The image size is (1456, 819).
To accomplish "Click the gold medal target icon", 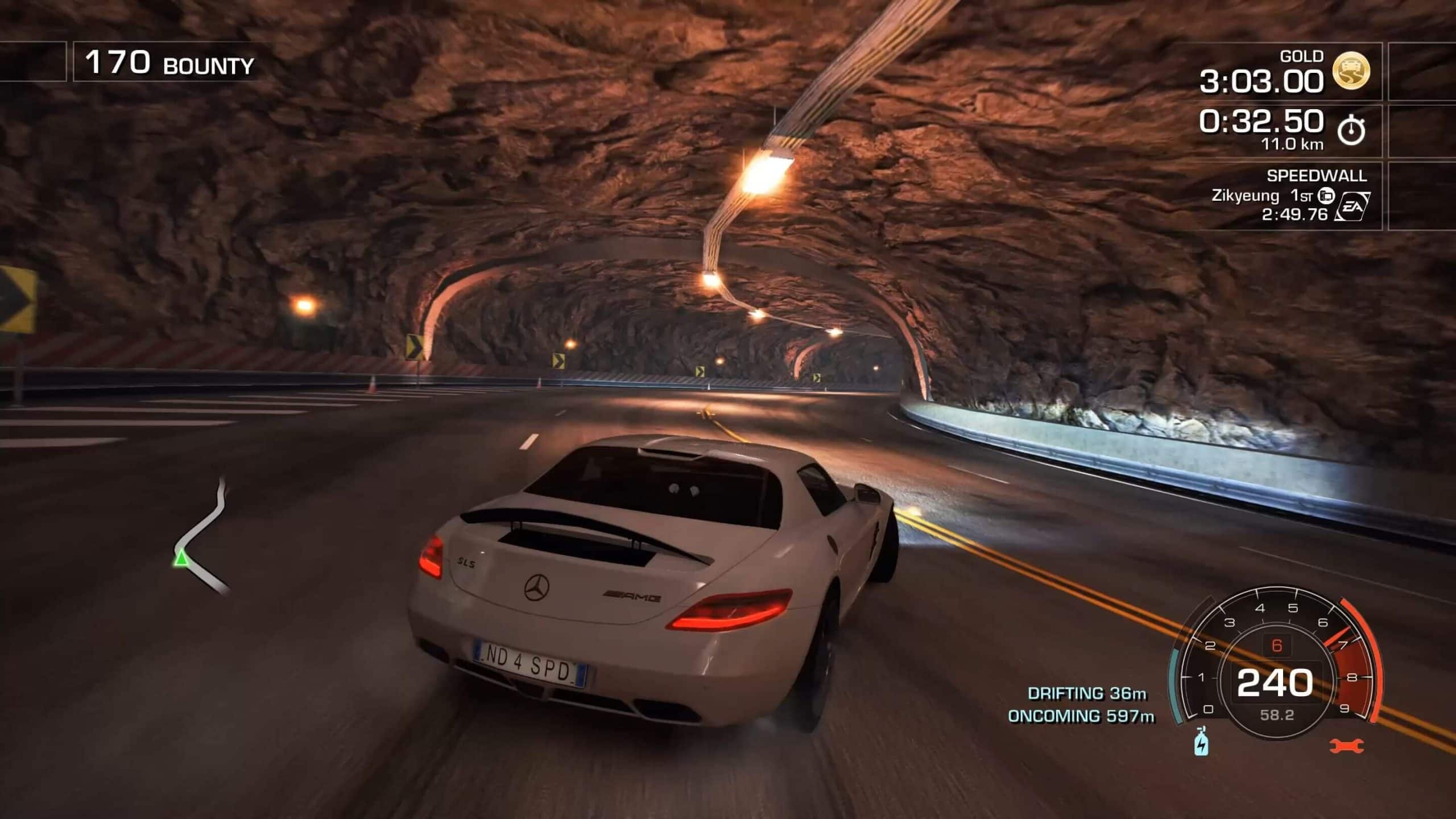I will (1351, 71).
